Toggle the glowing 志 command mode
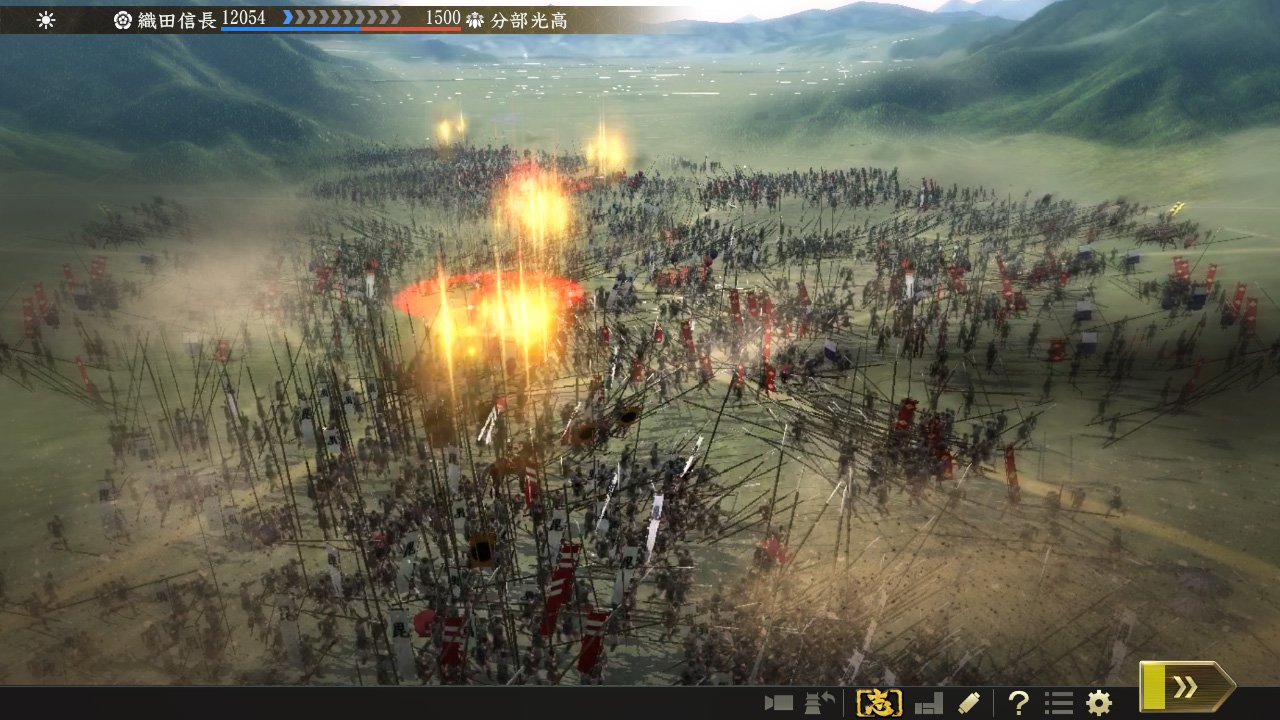 [879, 702]
